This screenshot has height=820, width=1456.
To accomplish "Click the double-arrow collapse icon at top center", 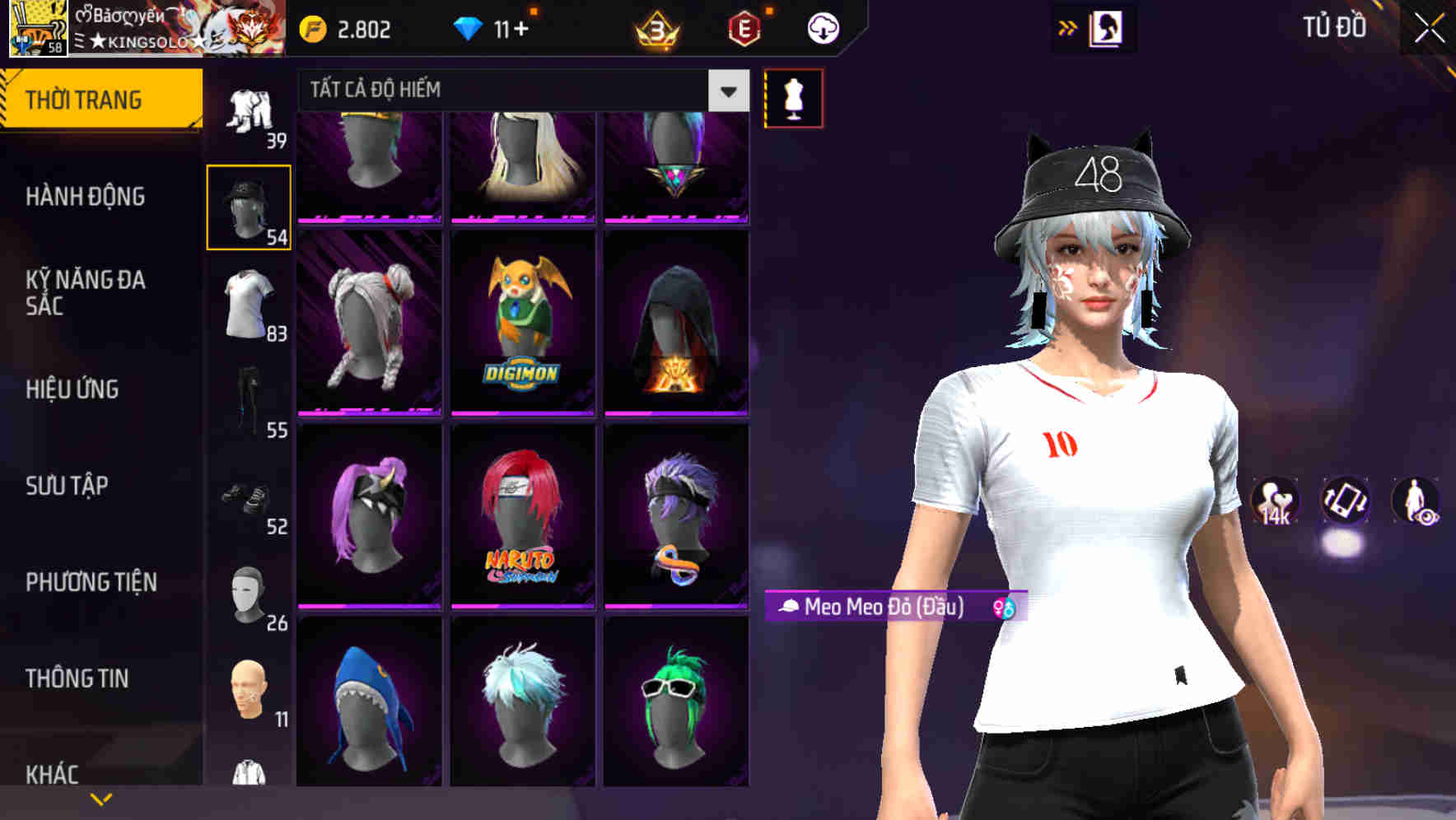I will pos(1068,26).
